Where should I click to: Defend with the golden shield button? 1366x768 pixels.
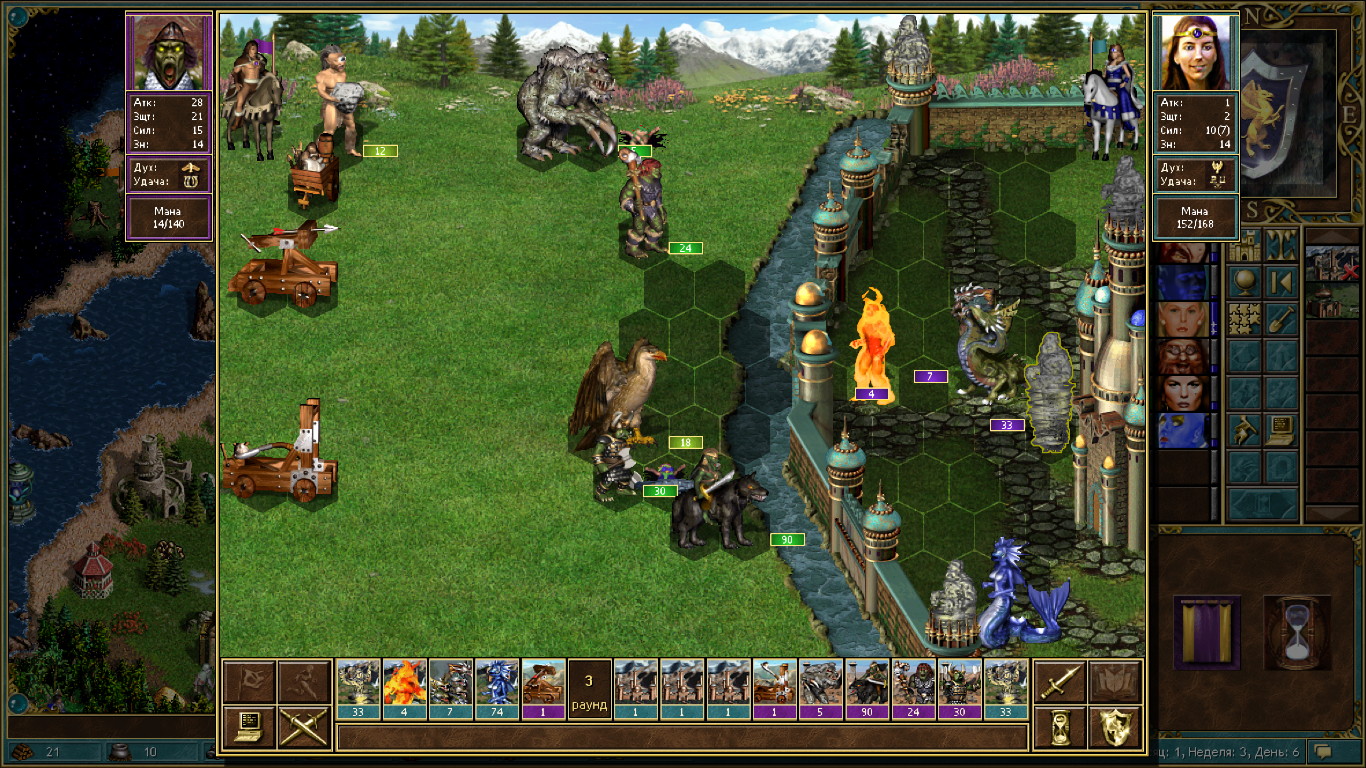pyautogui.click(x=1113, y=727)
